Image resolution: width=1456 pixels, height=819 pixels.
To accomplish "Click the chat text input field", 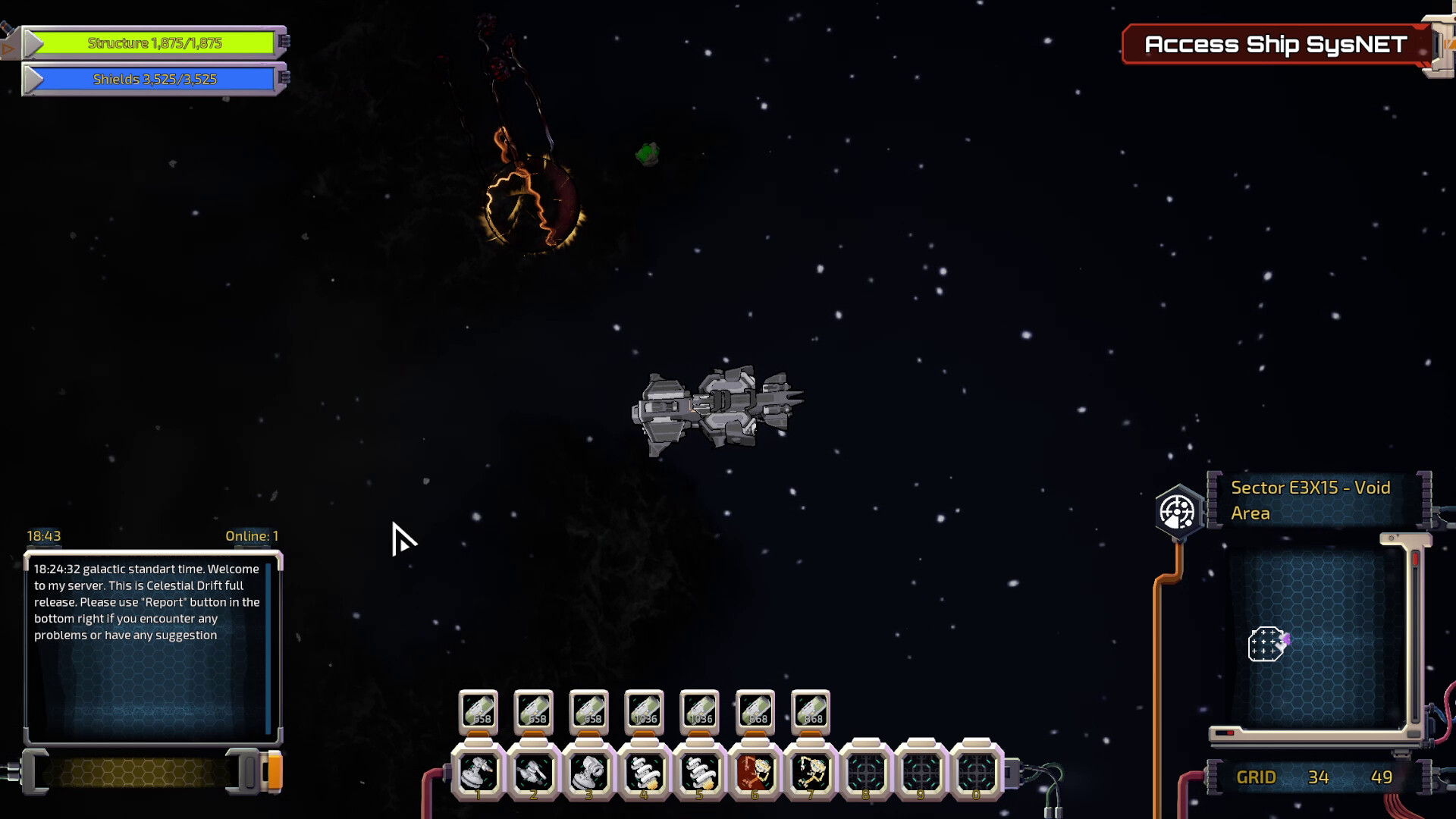I will tap(135, 772).
